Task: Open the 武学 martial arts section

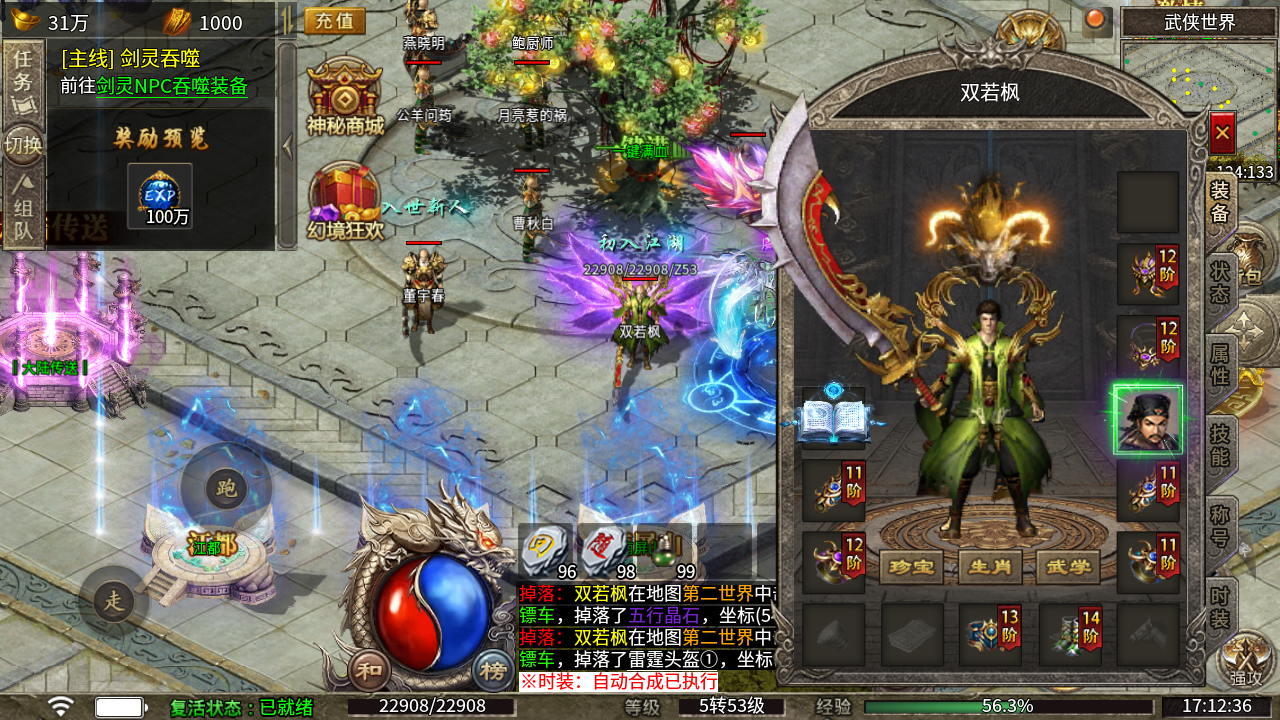Action: point(1068,567)
